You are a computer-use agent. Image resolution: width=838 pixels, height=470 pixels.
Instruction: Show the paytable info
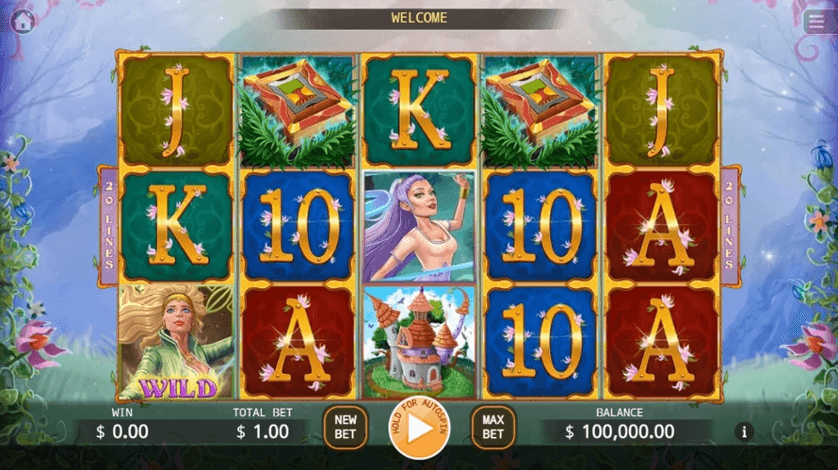pos(743,432)
